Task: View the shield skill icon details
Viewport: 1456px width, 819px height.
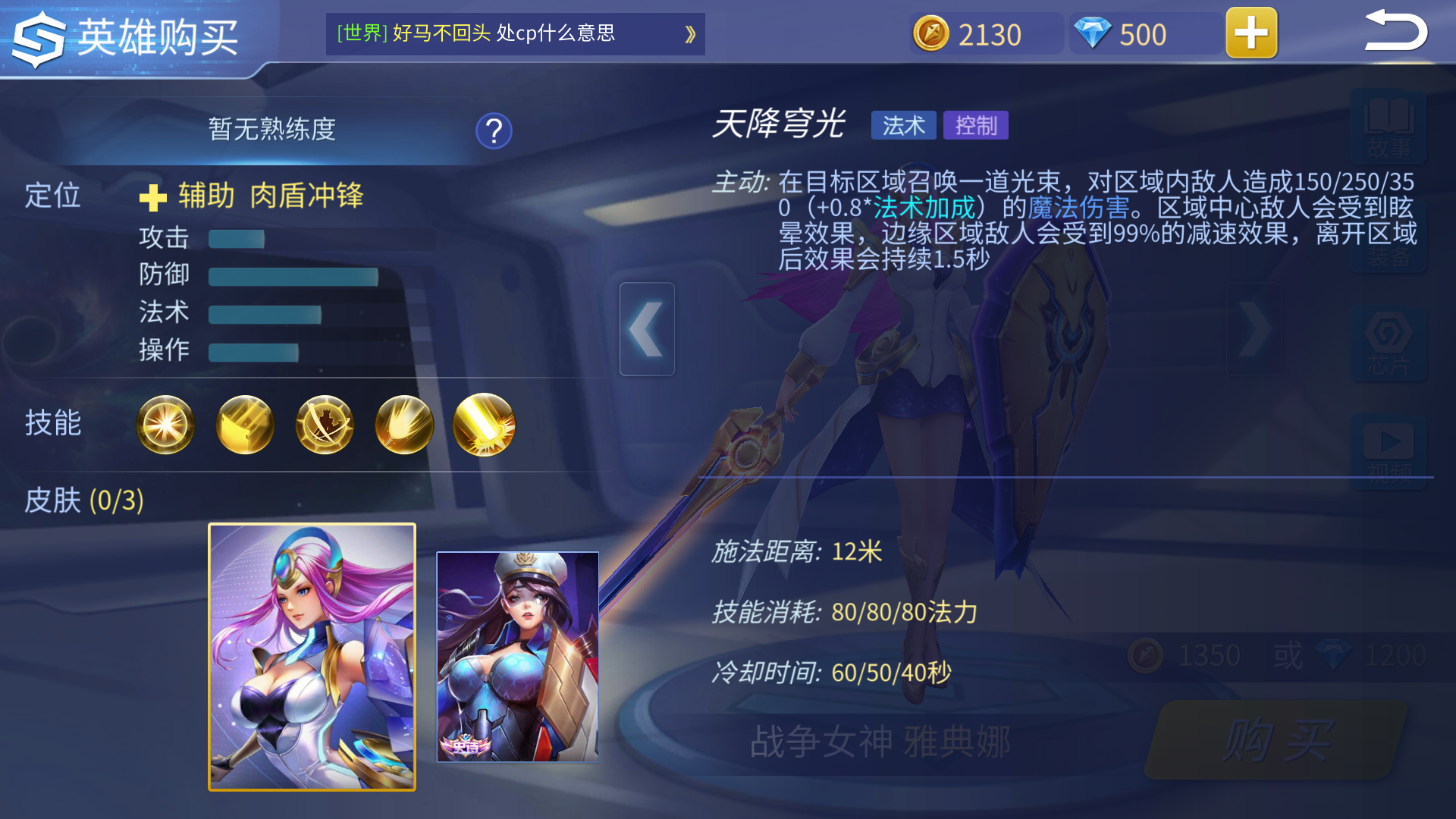Action: (x=245, y=425)
